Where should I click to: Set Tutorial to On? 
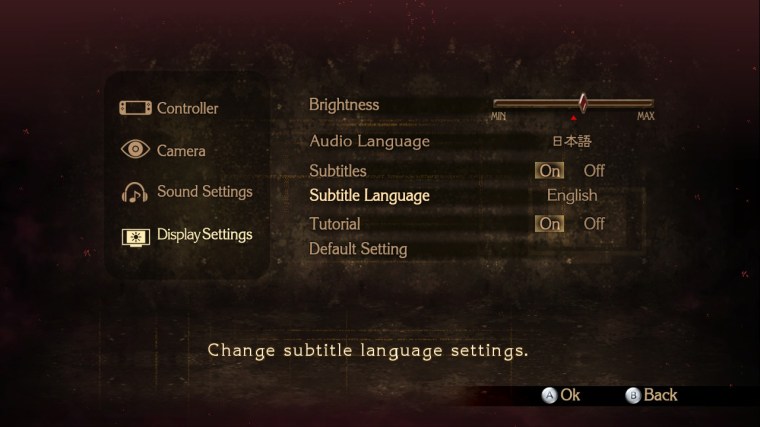(x=550, y=224)
